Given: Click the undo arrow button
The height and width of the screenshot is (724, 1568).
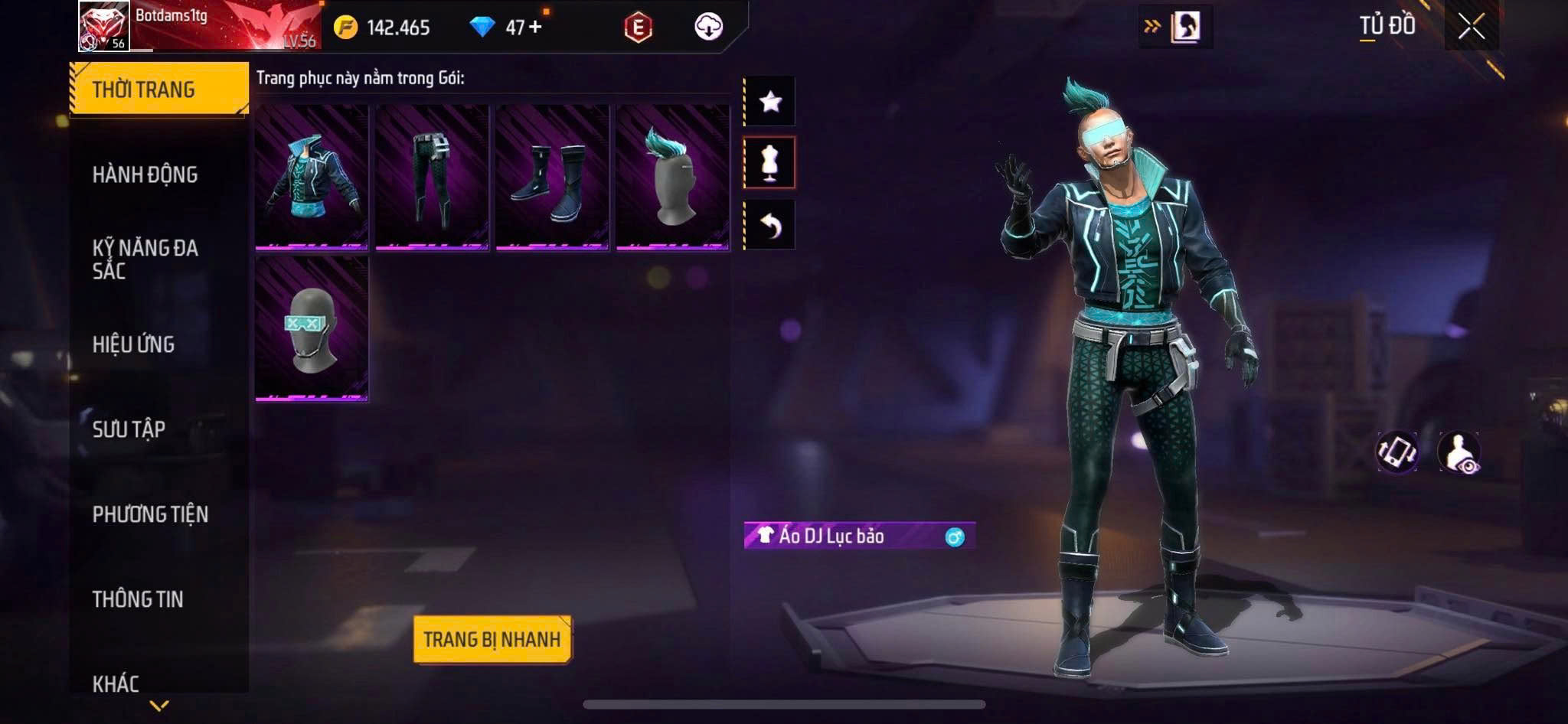Looking at the screenshot, I should (770, 225).
